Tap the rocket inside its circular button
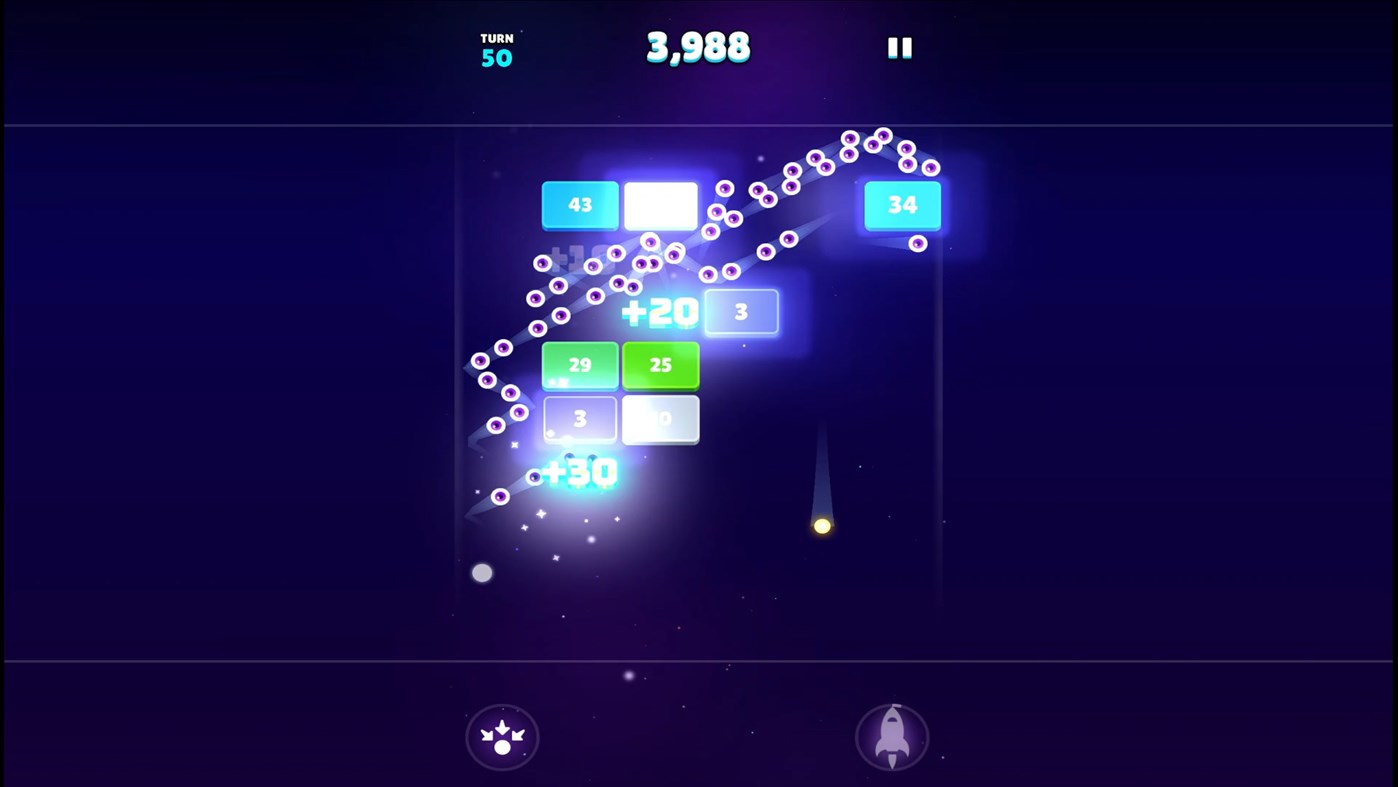1398x787 pixels. pos(891,736)
